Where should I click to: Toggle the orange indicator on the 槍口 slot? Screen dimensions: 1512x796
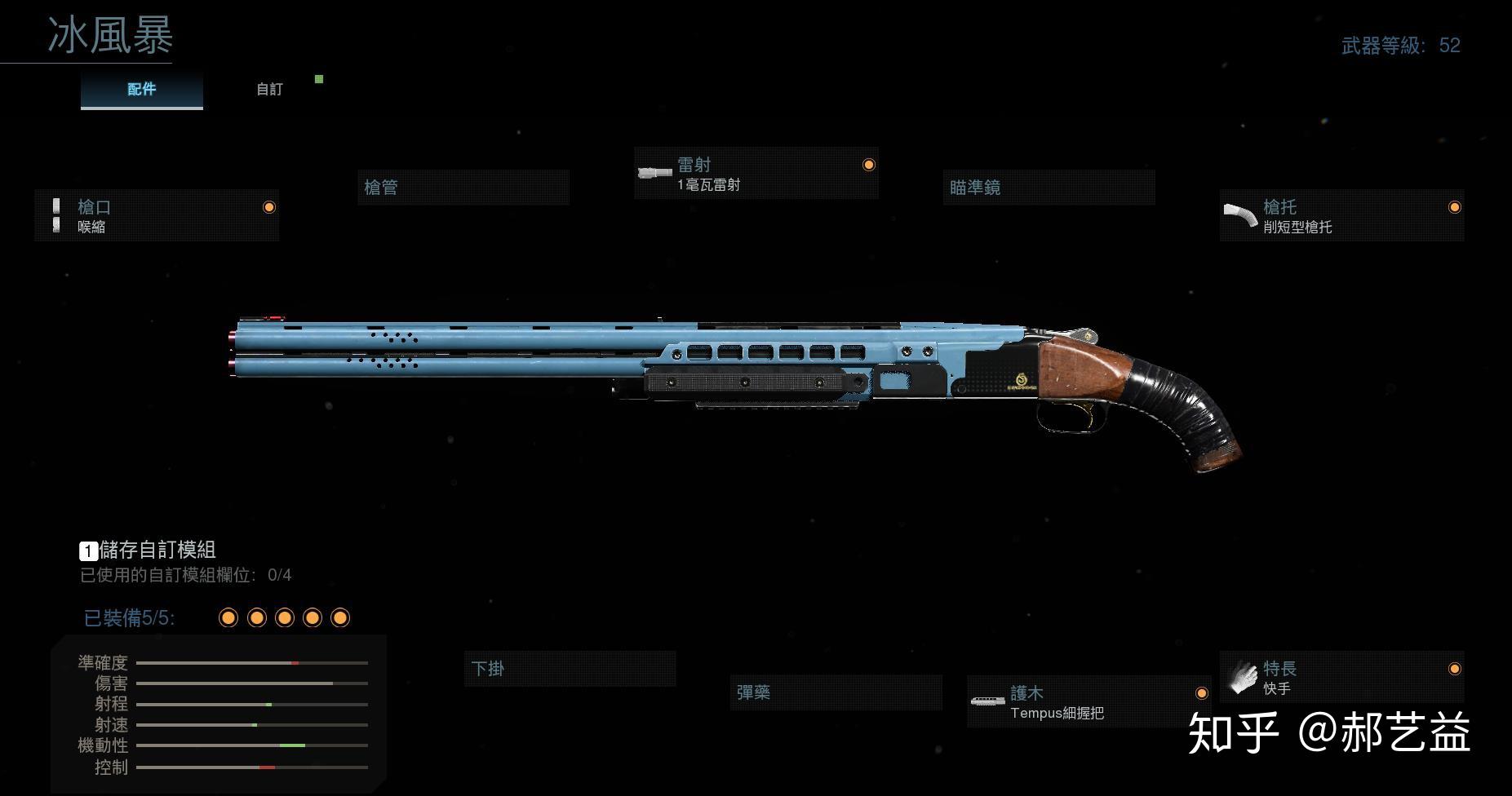point(269,206)
